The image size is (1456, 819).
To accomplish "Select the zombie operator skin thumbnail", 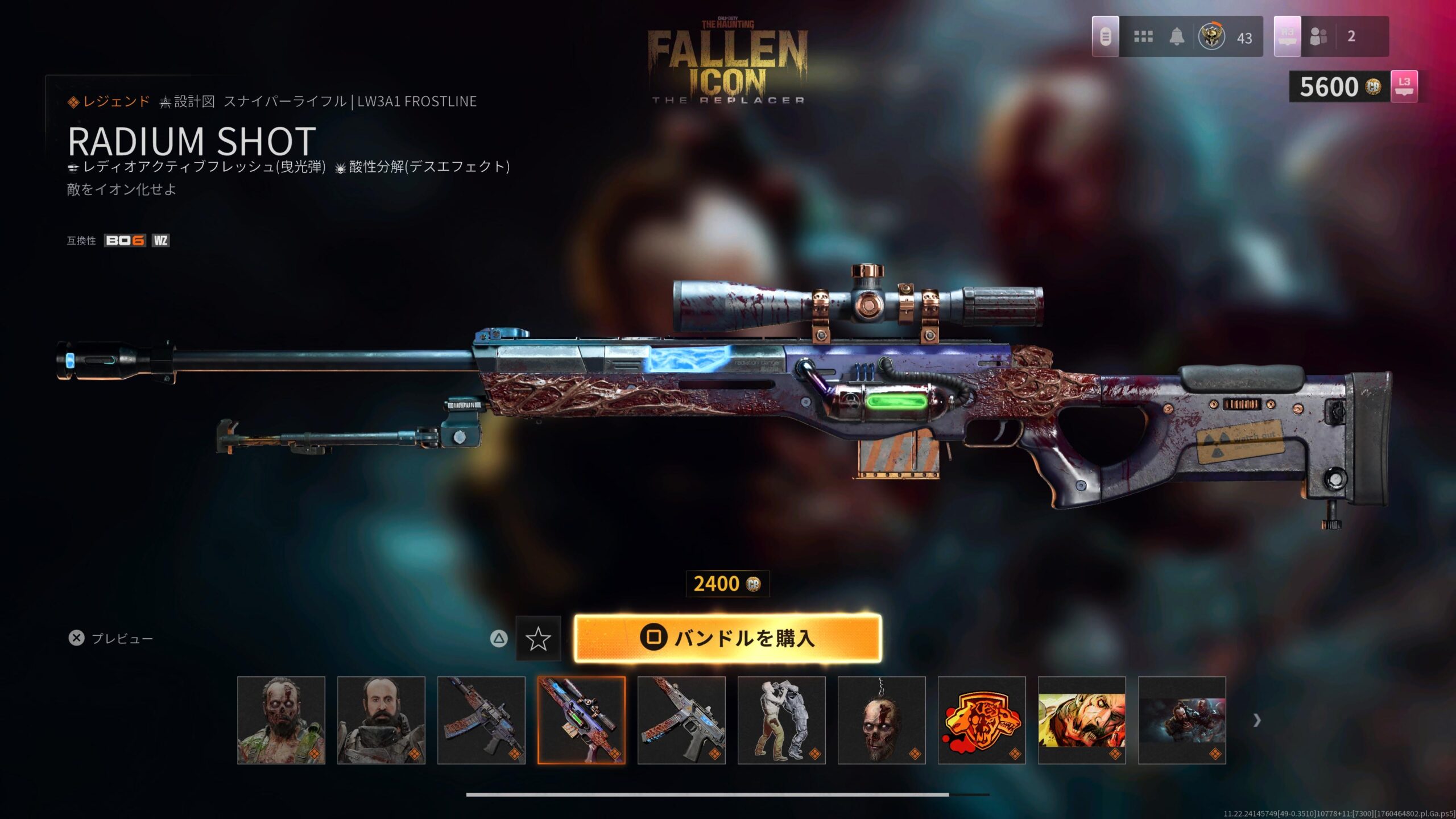I will 281,720.
